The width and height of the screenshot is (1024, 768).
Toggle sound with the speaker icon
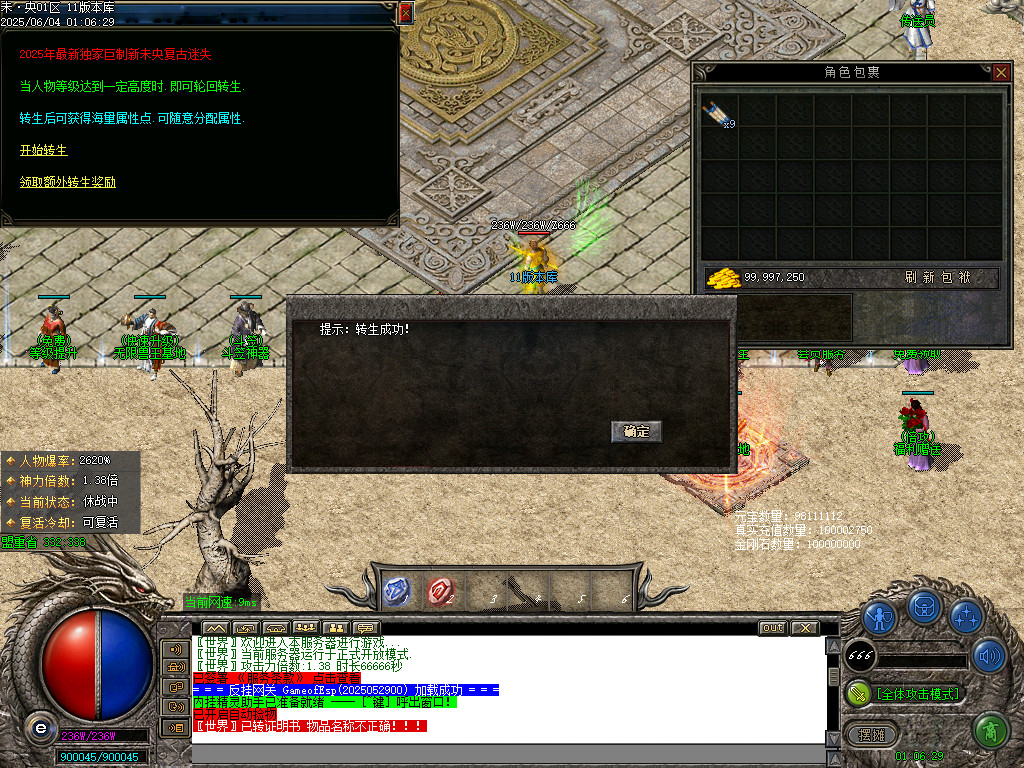click(988, 656)
